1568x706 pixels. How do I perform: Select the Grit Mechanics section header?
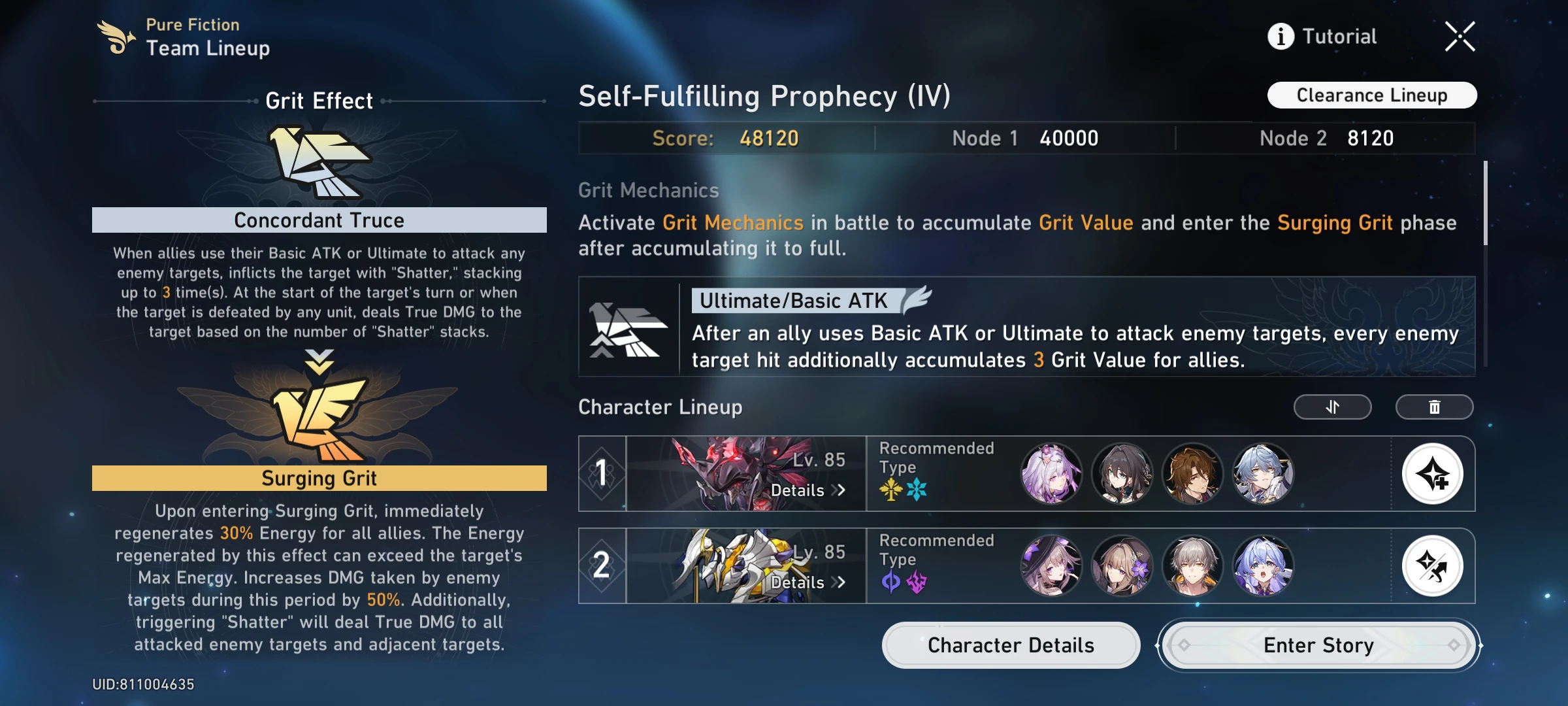pyautogui.click(x=648, y=190)
